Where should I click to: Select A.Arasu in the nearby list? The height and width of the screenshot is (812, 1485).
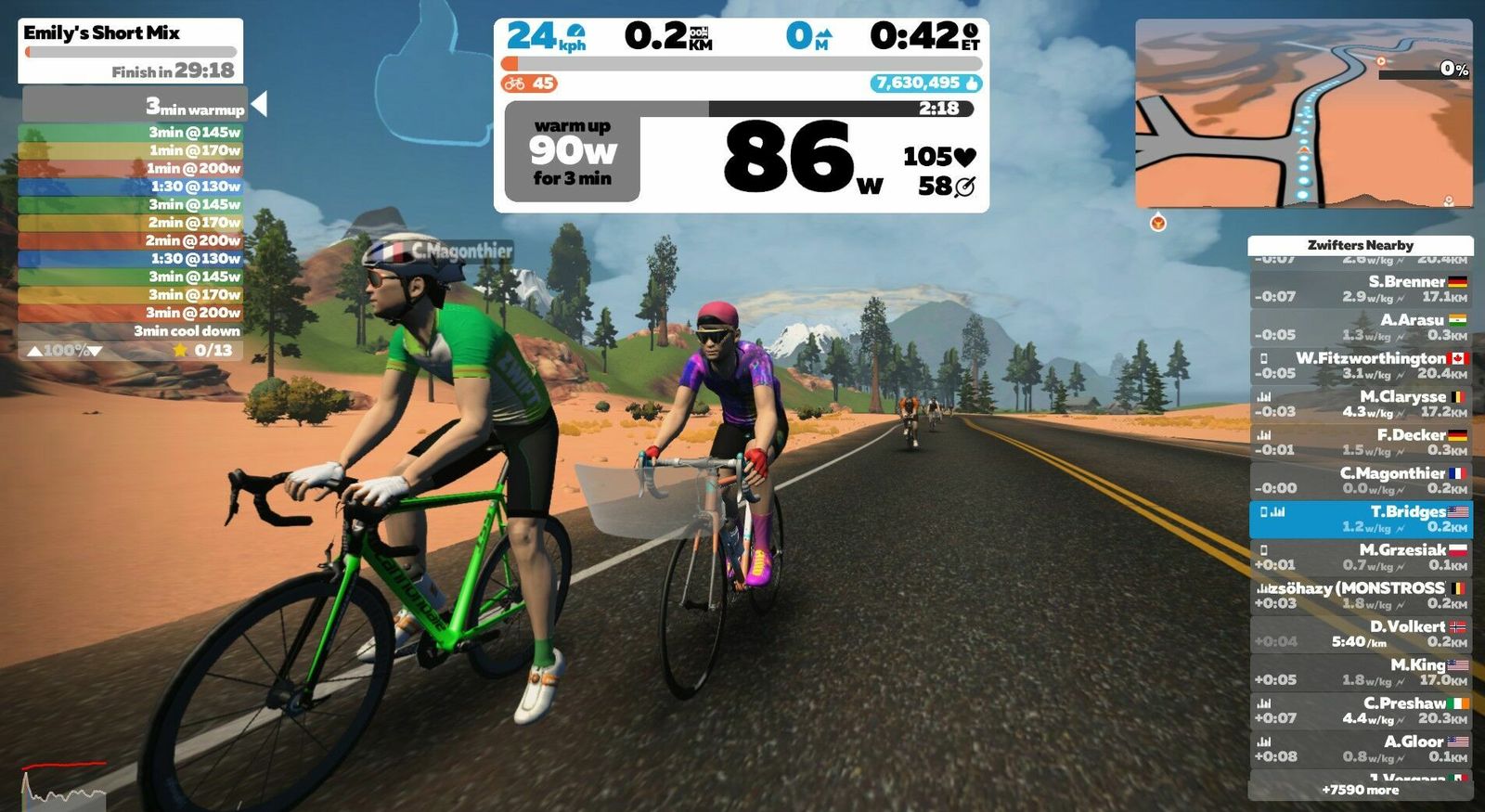(1361, 327)
